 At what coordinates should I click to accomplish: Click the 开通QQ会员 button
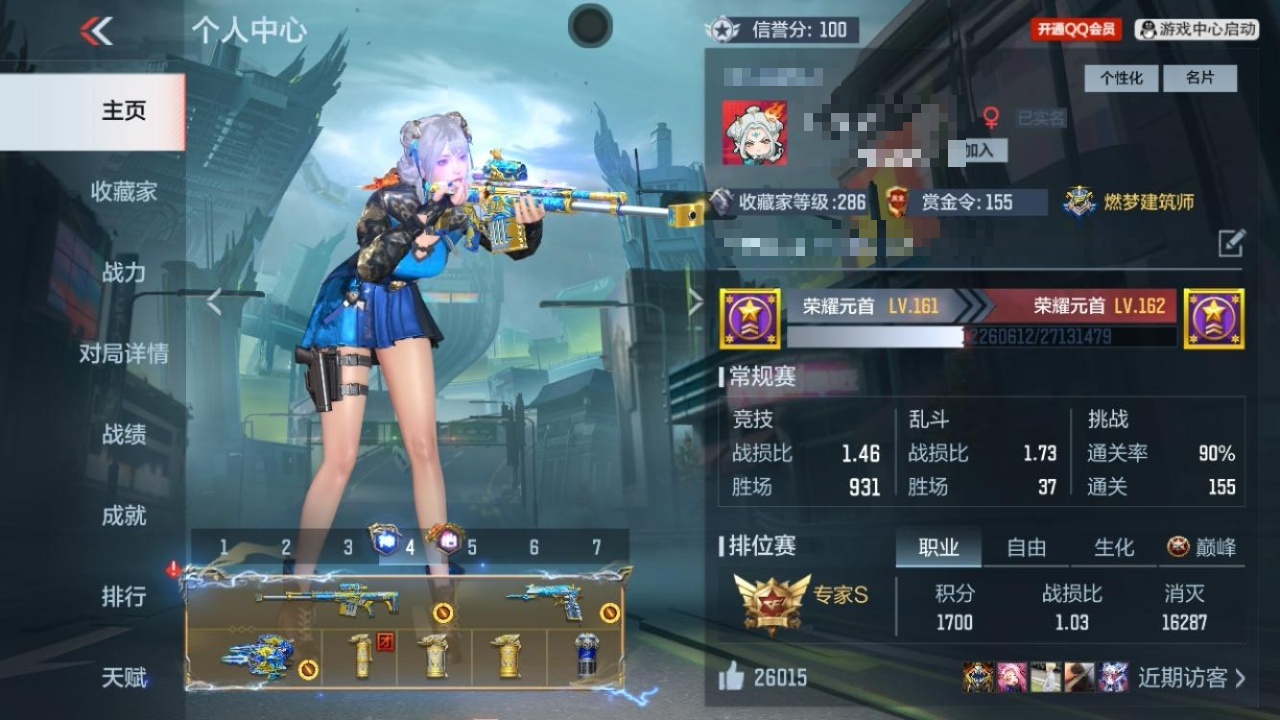tap(1076, 29)
